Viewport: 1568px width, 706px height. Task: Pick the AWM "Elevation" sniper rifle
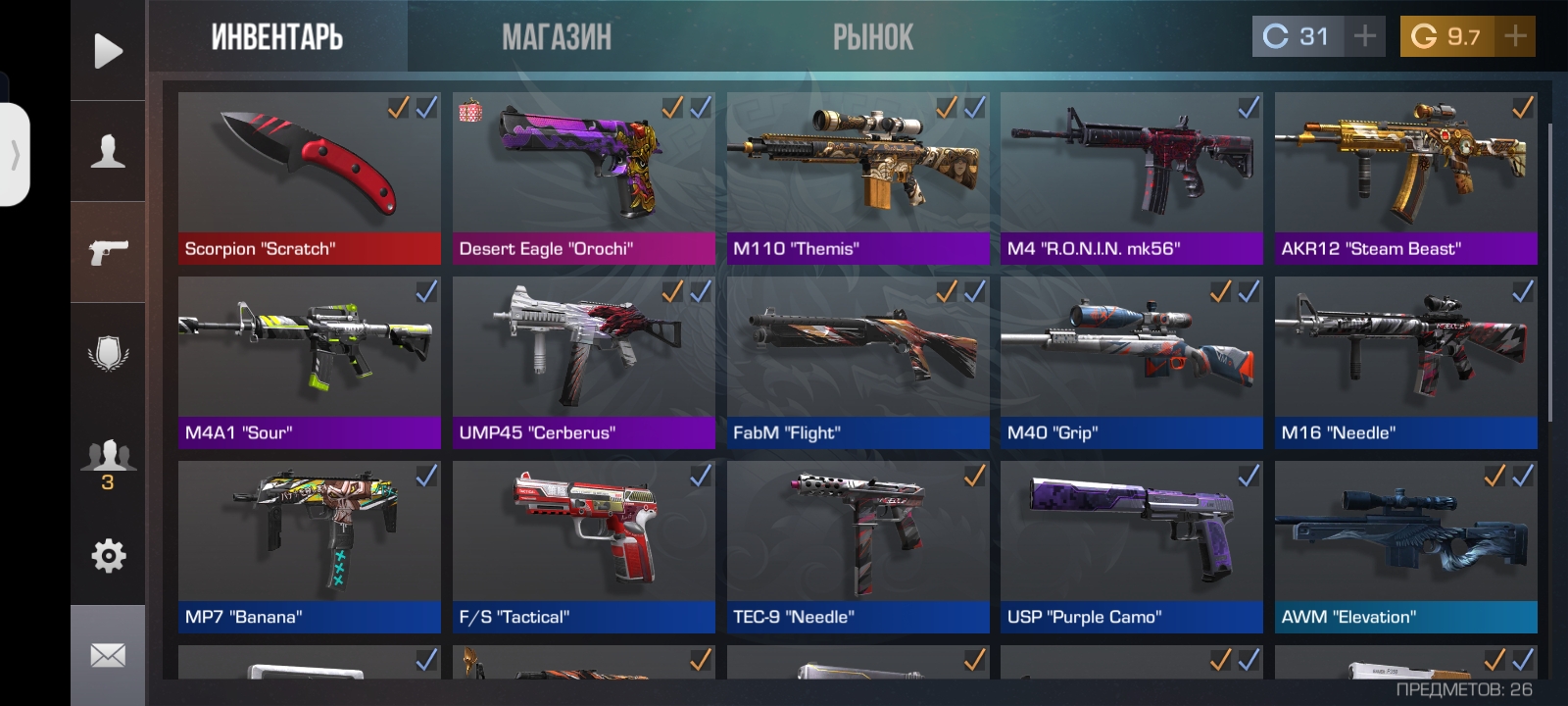click(1405, 545)
